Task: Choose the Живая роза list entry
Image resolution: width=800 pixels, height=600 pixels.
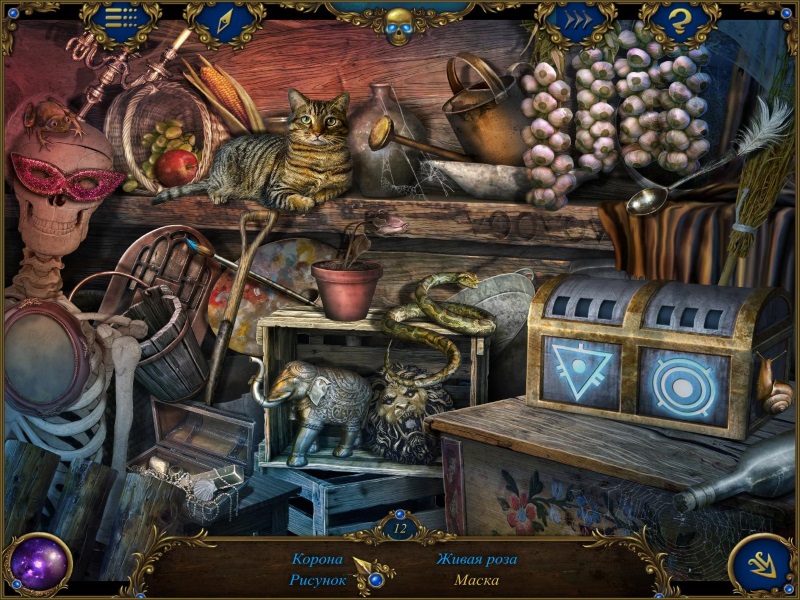Action: point(476,559)
